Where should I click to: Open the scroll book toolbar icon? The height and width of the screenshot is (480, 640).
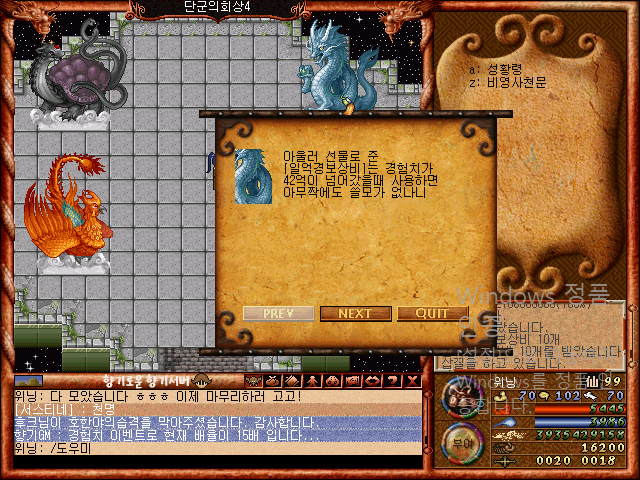(293, 381)
